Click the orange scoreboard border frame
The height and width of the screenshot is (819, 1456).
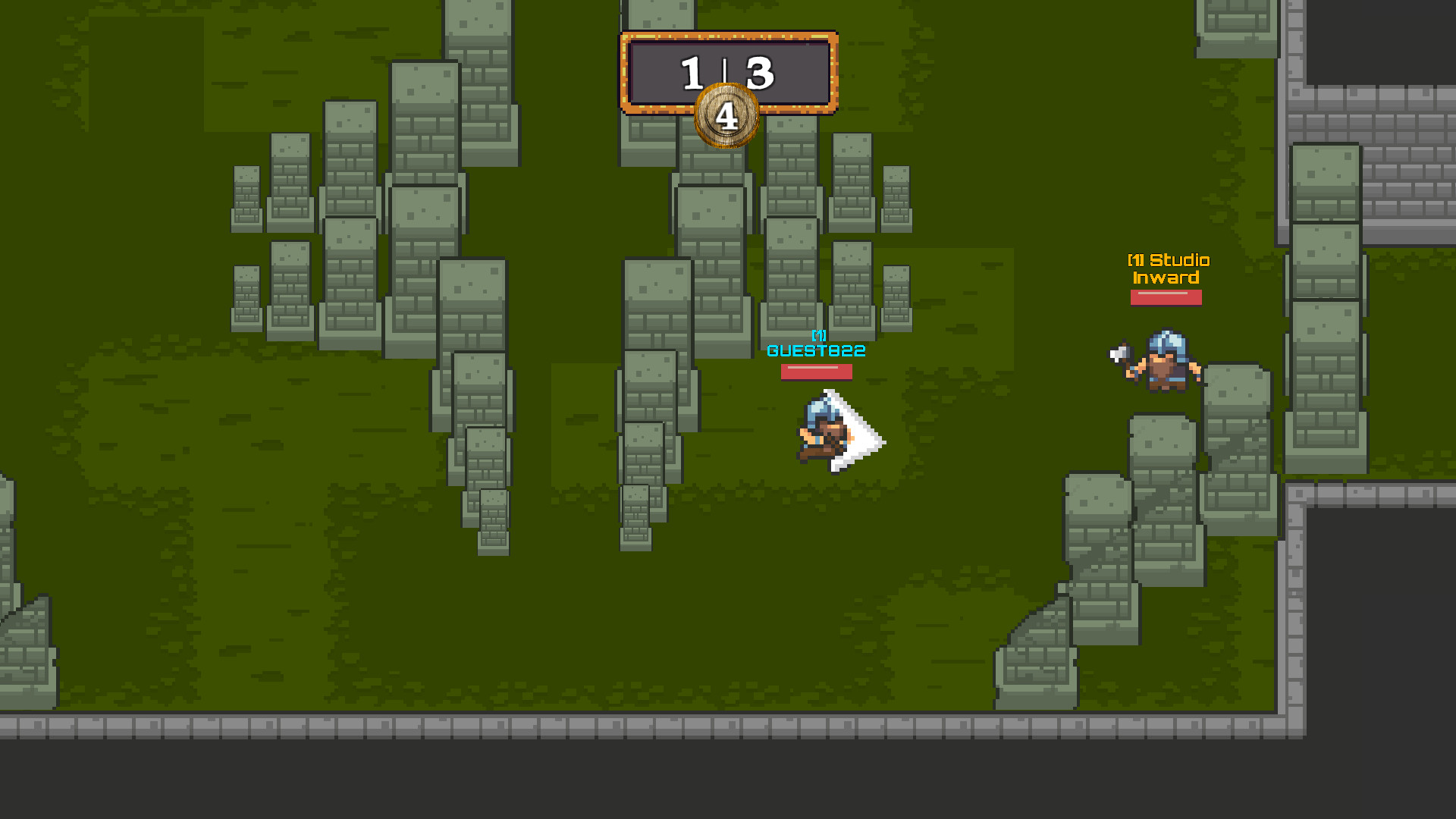click(728, 34)
